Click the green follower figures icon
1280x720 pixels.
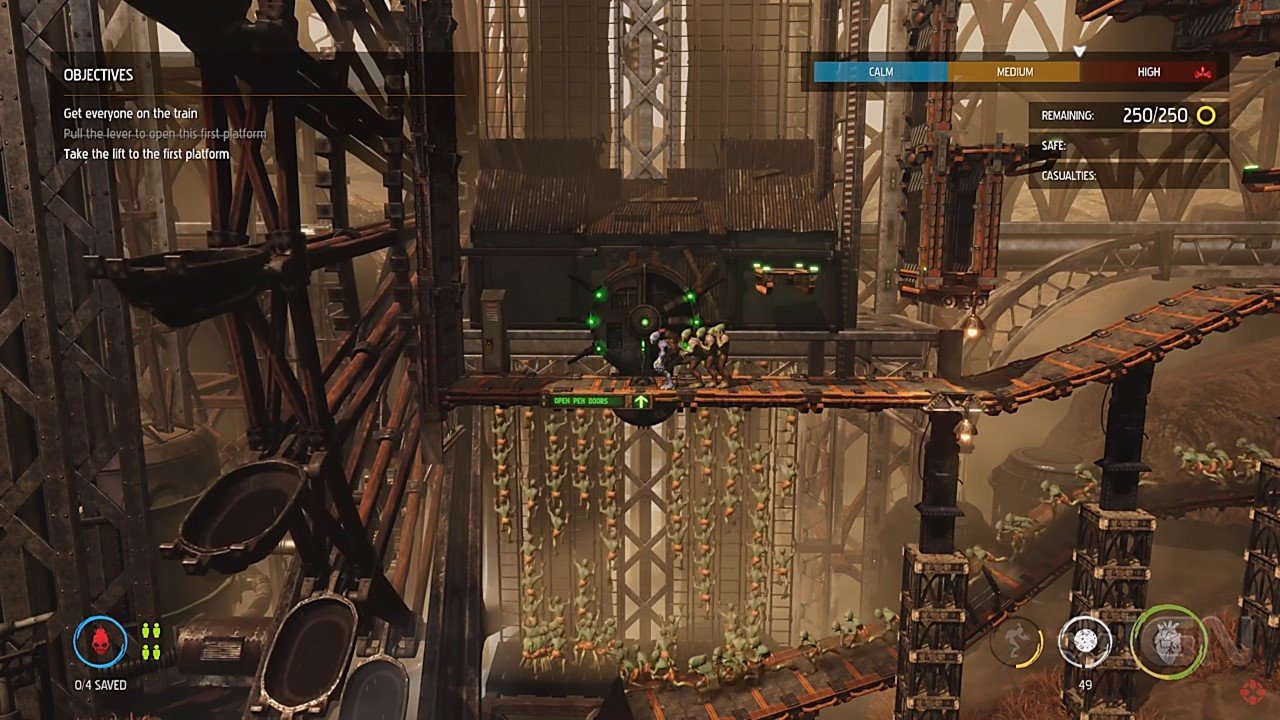click(151, 641)
